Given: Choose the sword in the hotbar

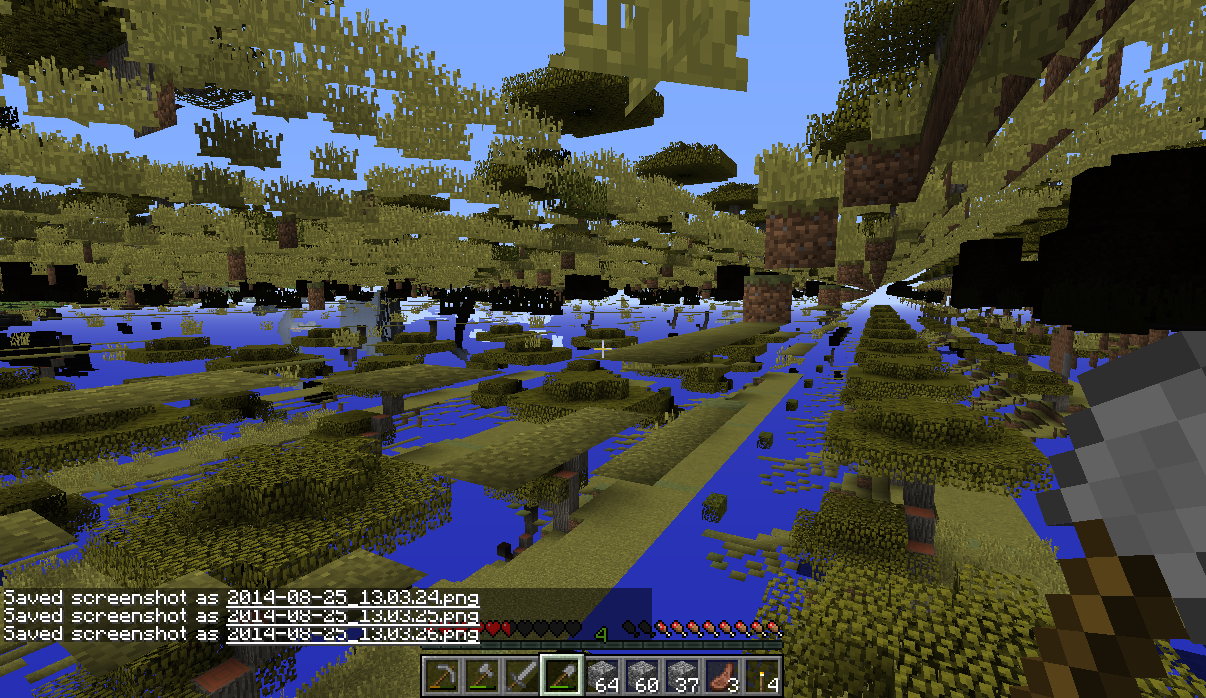Looking at the screenshot, I should coord(521,676).
